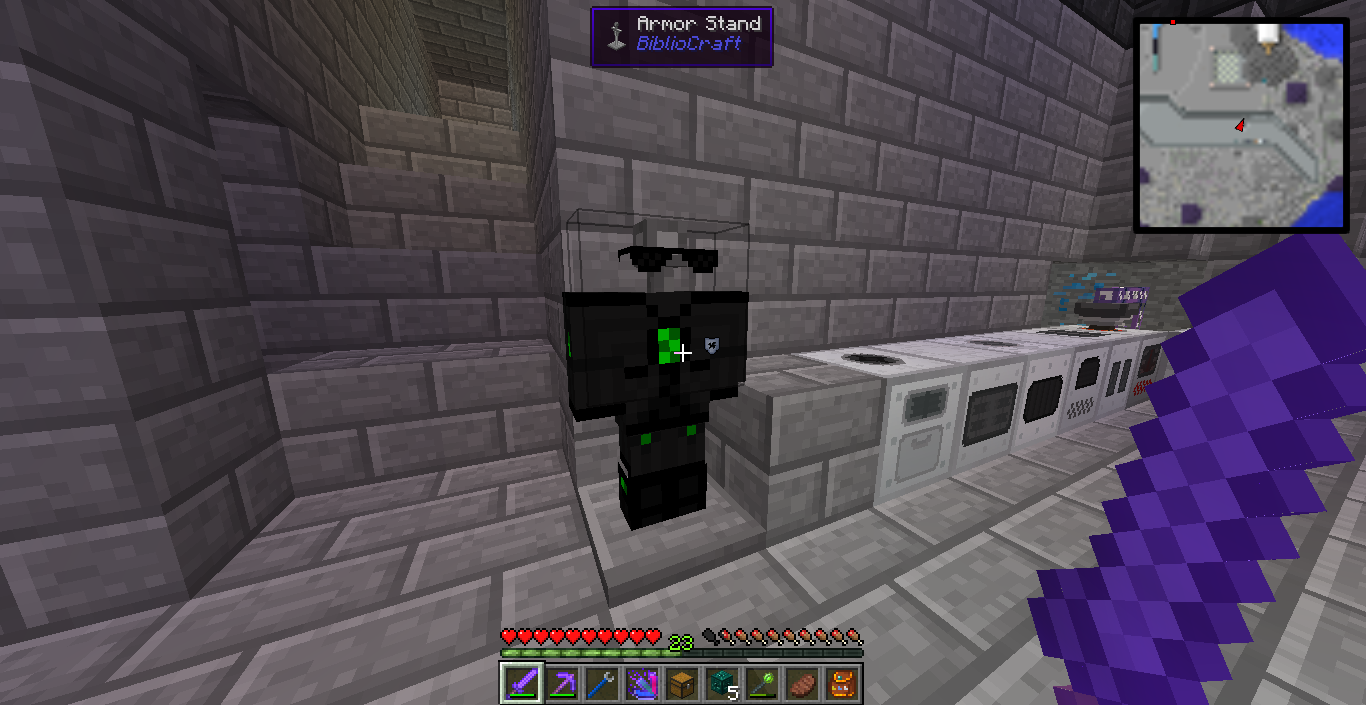Image resolution: width=1366 pixels, height=705 pixels.
Task: Choose the orange backpack hotbar slot
Action: pos(841,683)
